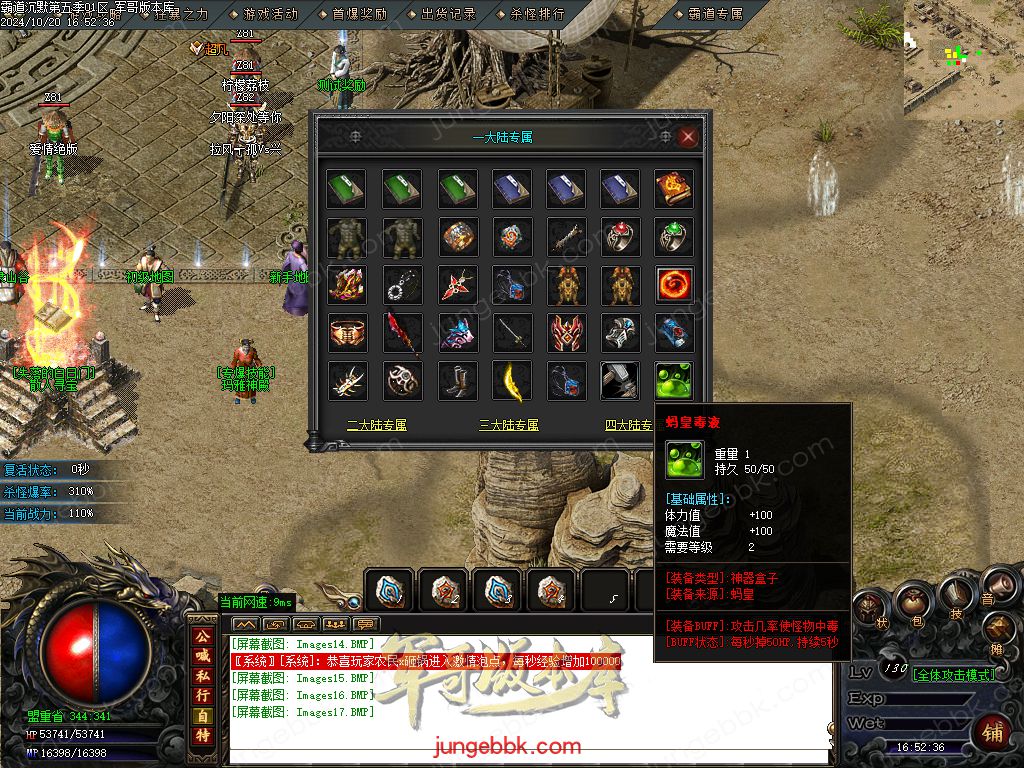
Task: Pick the grey boots item
Action: 458,381
